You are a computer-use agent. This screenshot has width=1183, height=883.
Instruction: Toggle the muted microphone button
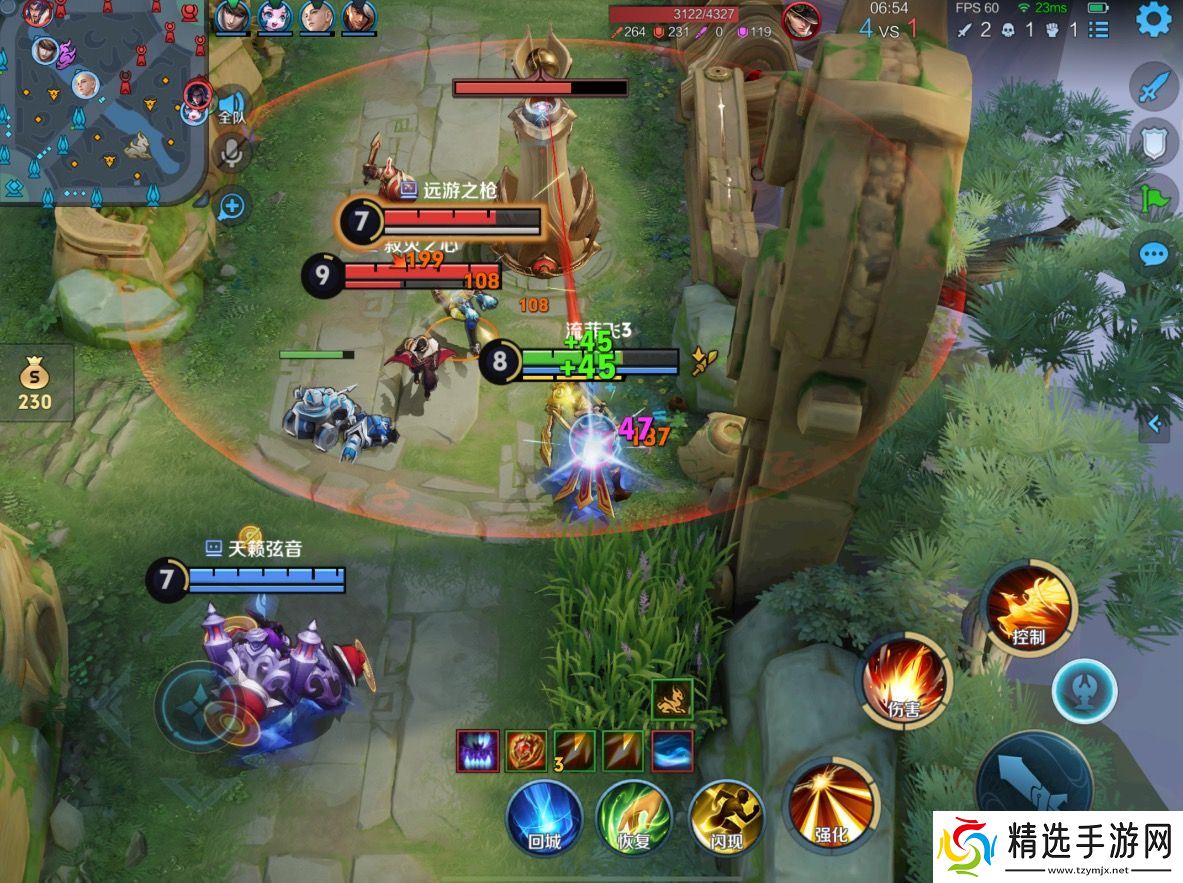point(232,151)
